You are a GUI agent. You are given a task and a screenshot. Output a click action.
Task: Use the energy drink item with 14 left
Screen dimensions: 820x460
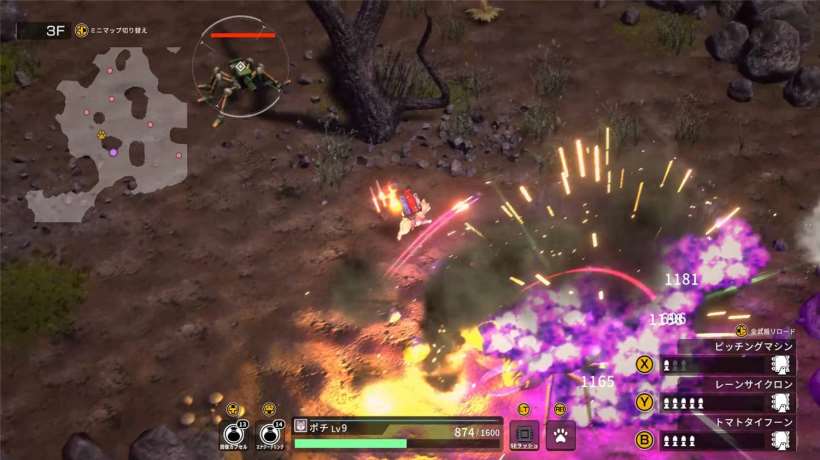pyautogui.click(x=269, y=435)
